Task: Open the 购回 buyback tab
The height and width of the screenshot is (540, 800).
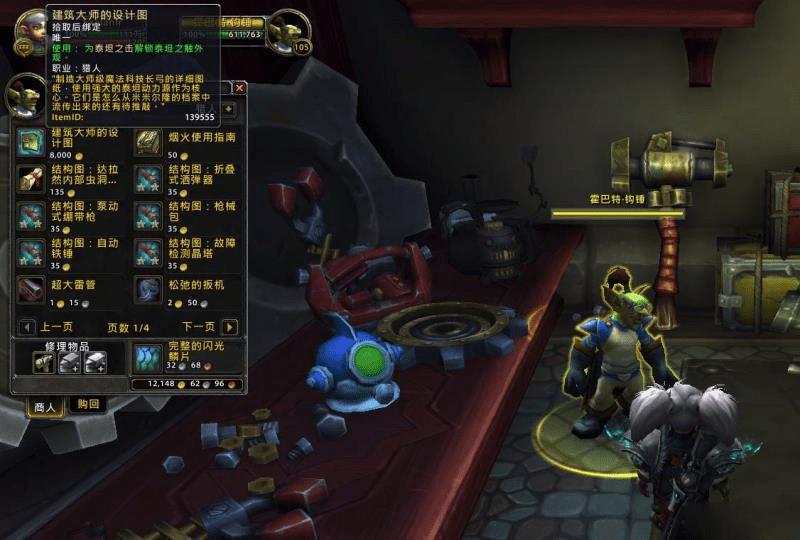Action: (x=88, y=404)
